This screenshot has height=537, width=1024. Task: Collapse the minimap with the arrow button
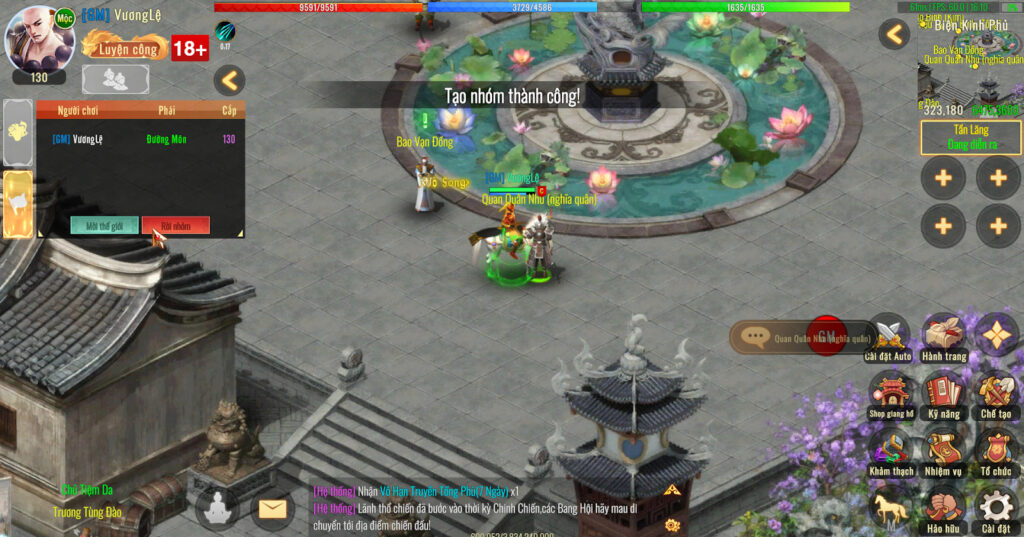pos(894,34)
